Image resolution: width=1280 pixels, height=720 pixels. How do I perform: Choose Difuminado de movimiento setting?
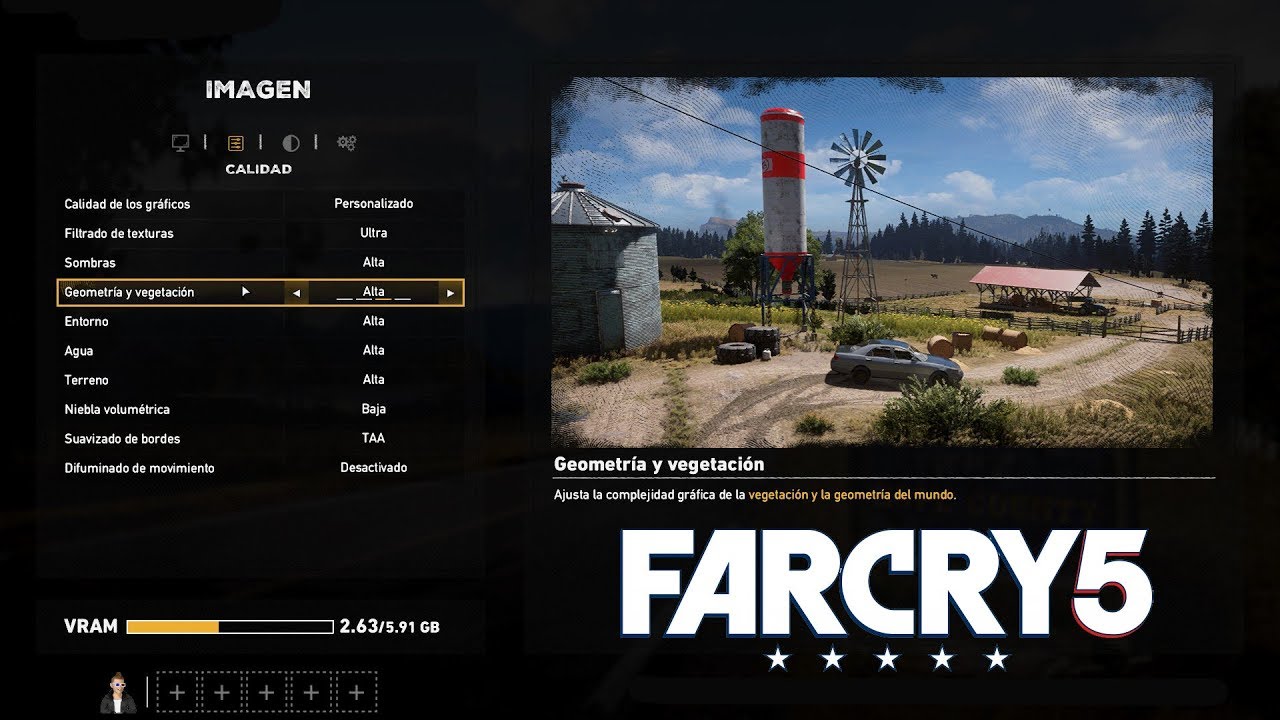(x=260, y=468)
